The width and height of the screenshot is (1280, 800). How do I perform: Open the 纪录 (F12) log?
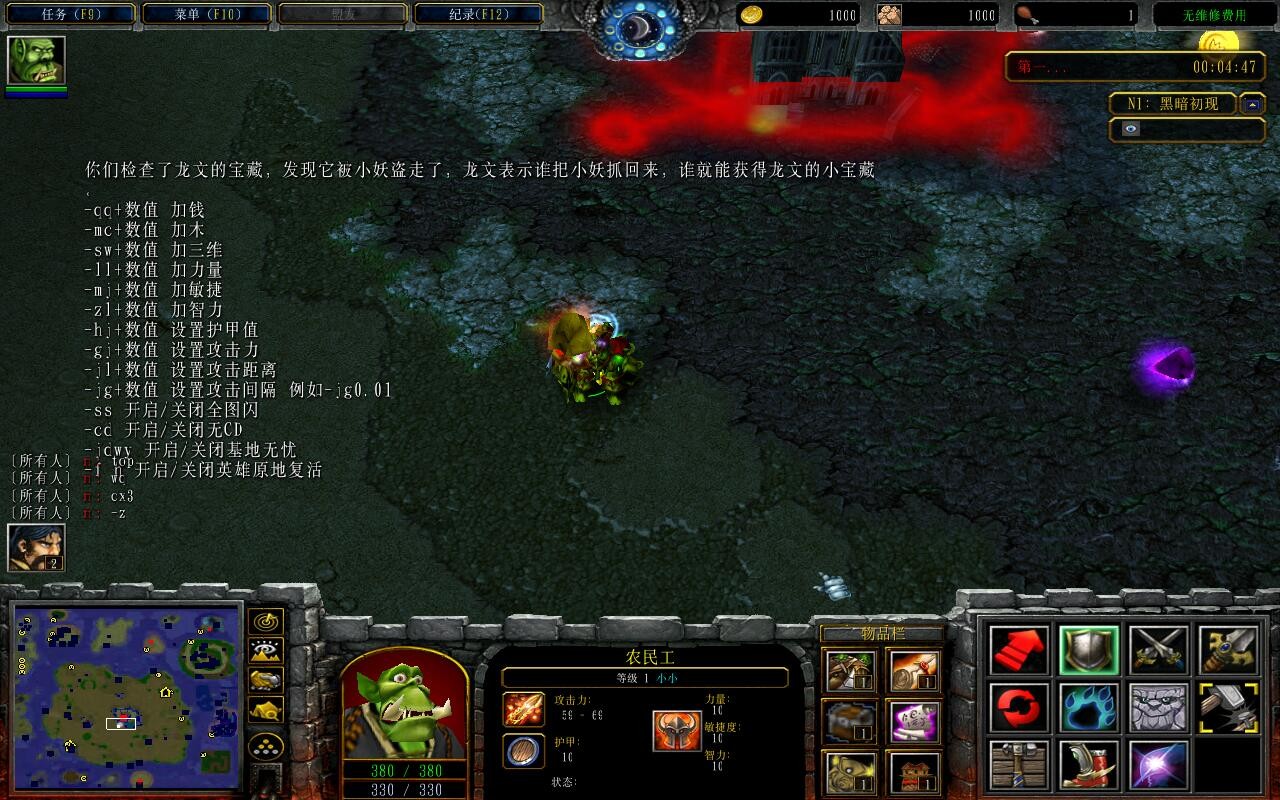(x=478, y=15)
